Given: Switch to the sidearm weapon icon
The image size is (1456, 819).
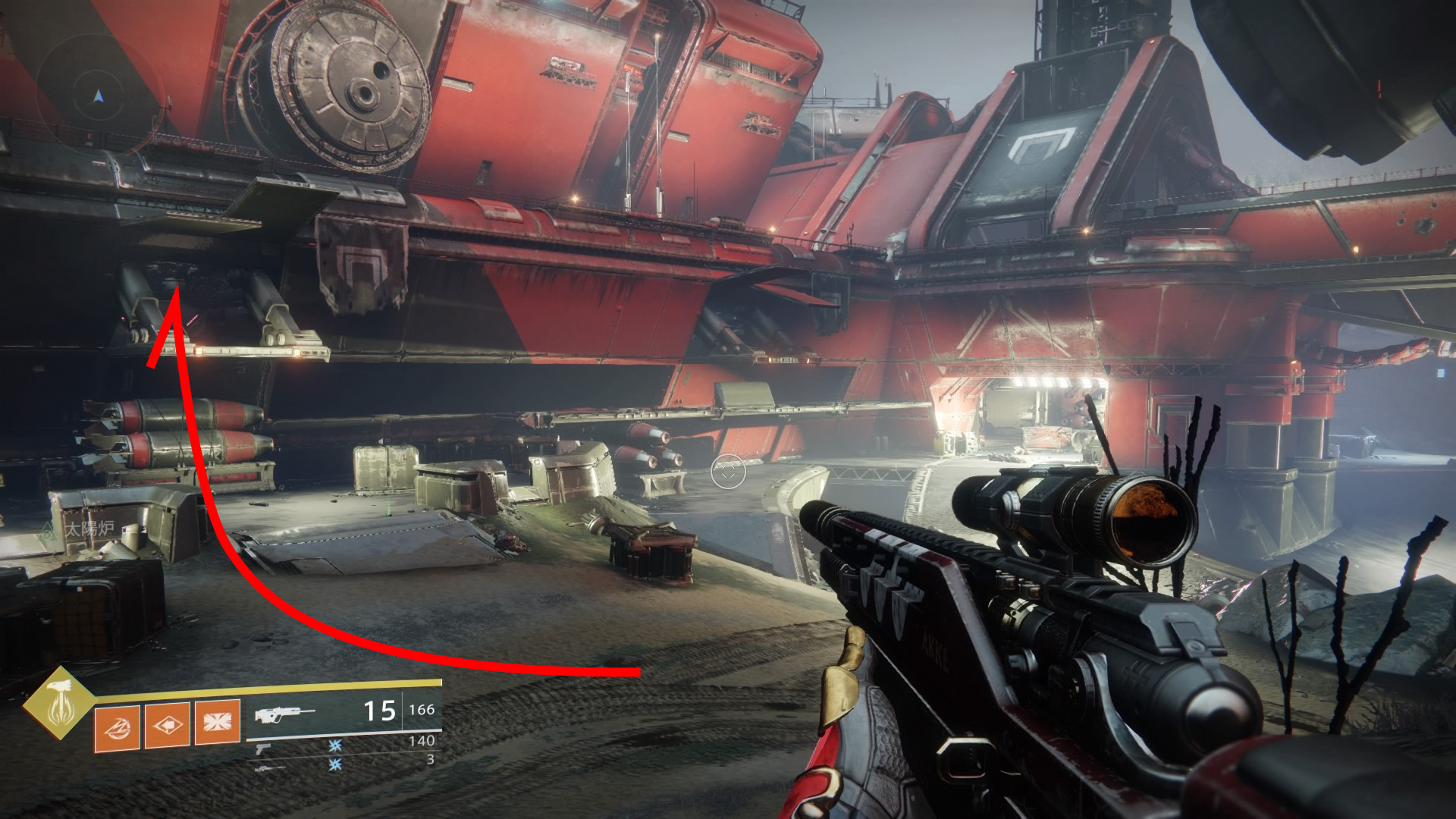Looking at the screenshot, I should click(x=263, y=749).
